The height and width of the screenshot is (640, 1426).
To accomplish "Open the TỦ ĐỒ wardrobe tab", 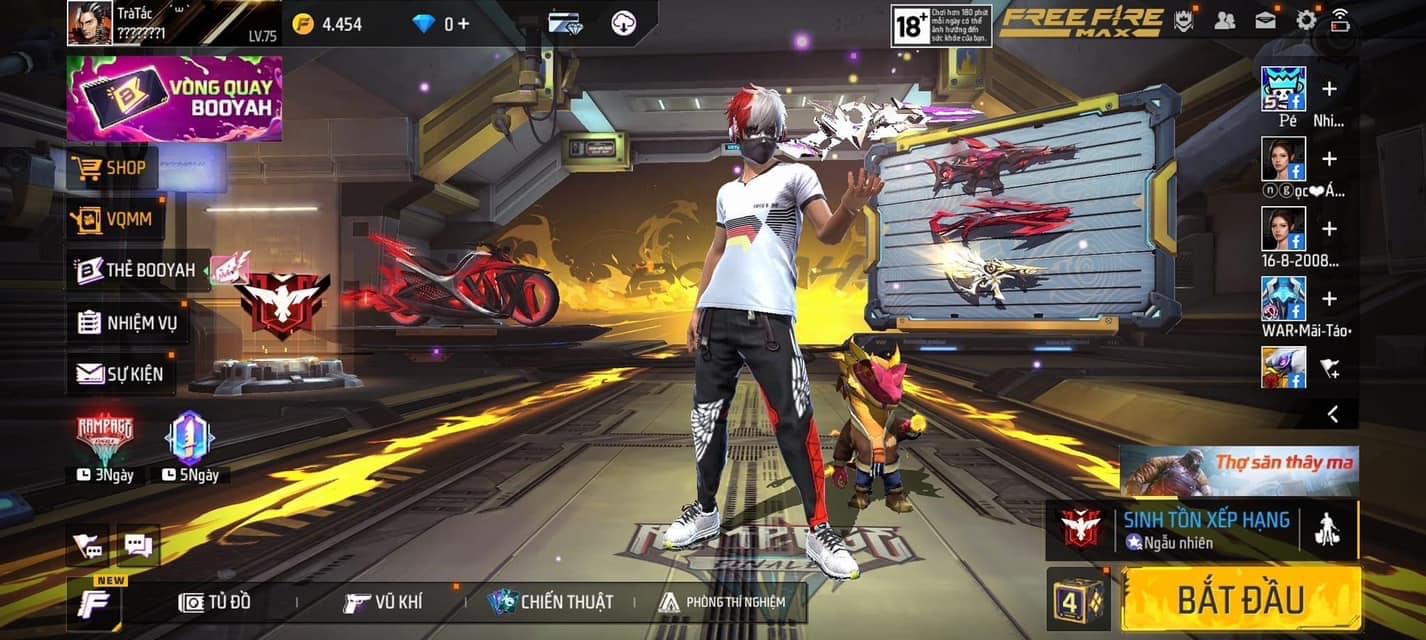I will pos(214,602).
